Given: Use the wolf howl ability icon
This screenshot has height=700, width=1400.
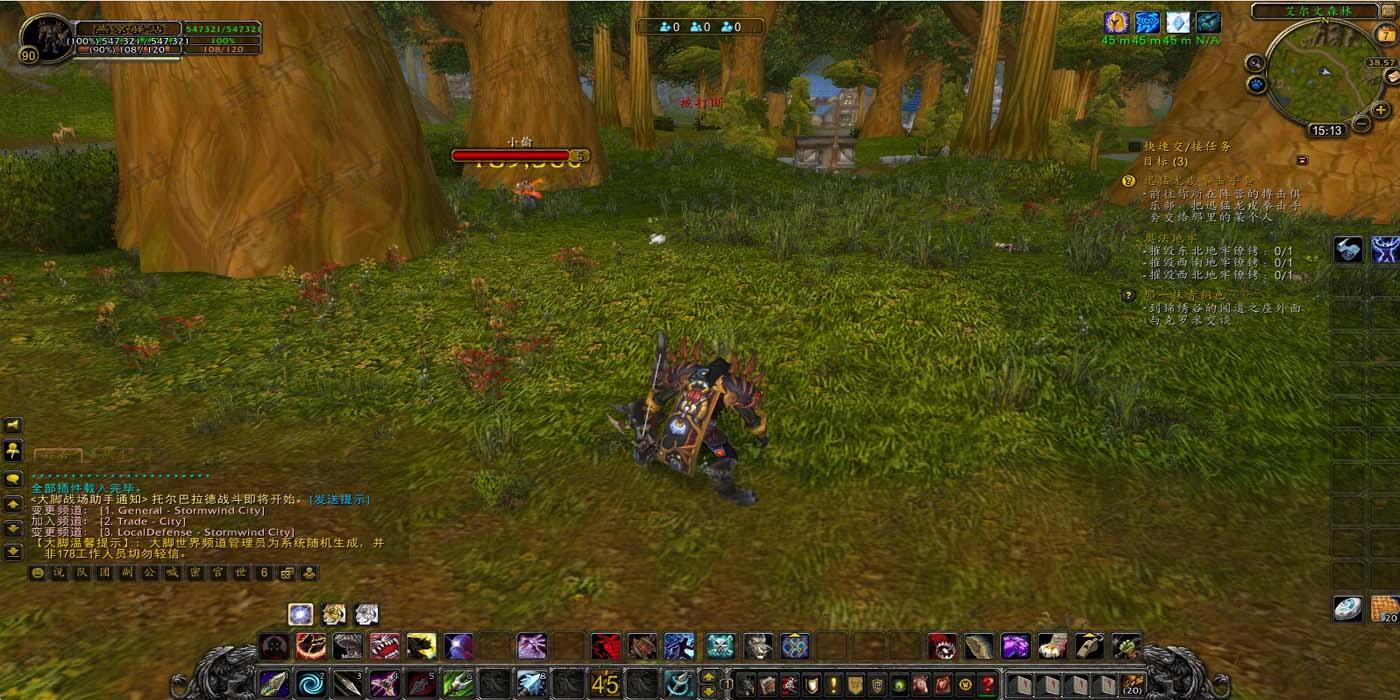Looking at the screenshot, I should pyautogui.click(x=758, y=646).
